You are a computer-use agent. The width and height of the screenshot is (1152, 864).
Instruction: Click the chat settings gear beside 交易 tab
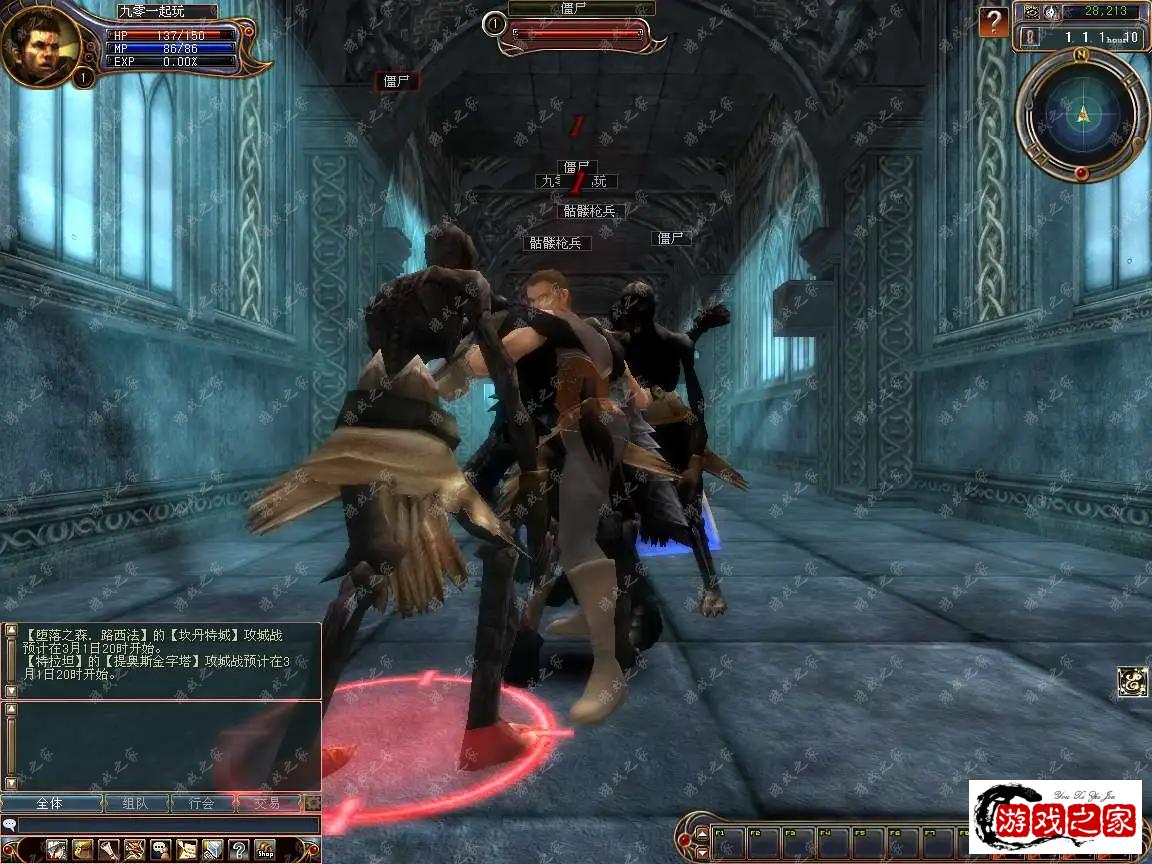point(313,803)
